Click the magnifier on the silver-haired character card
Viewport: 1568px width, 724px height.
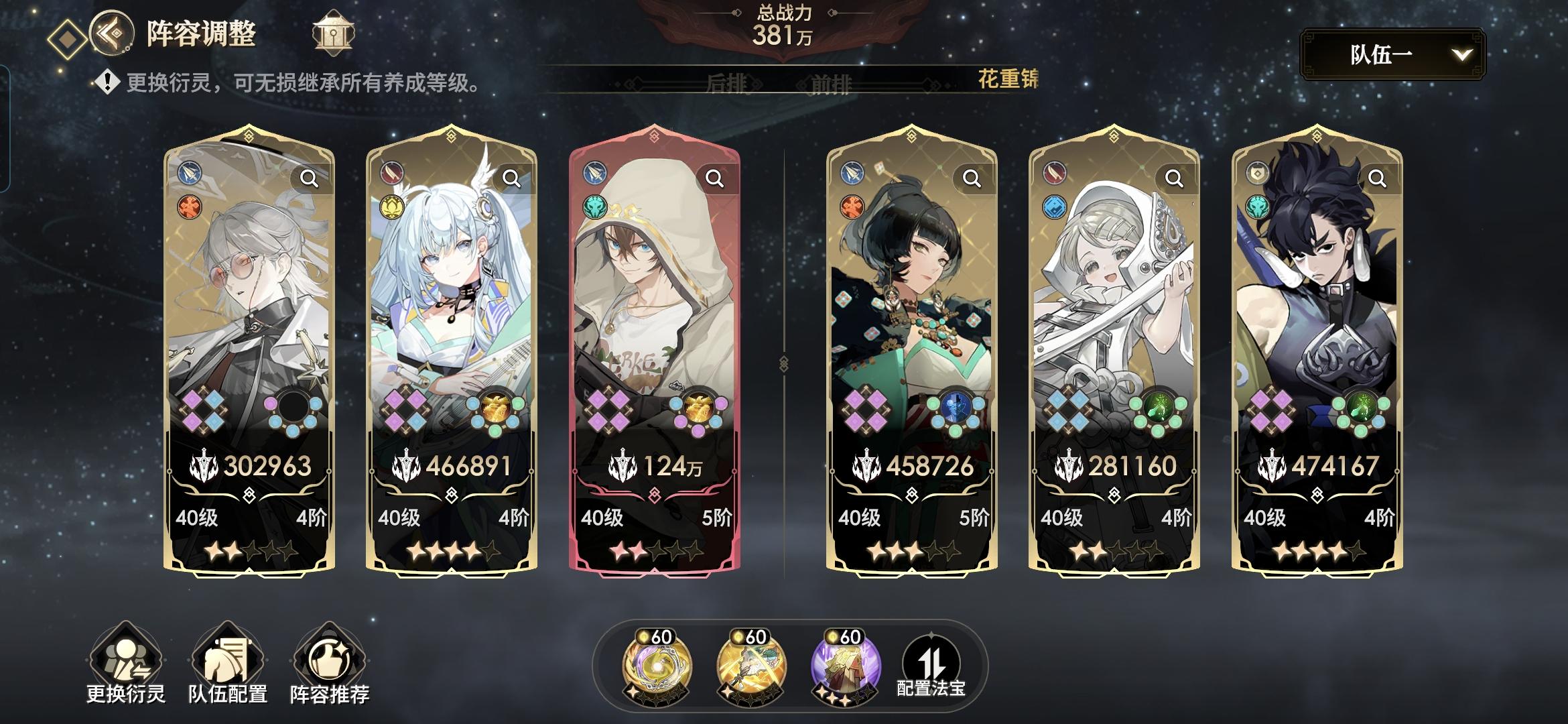(310, 178)
